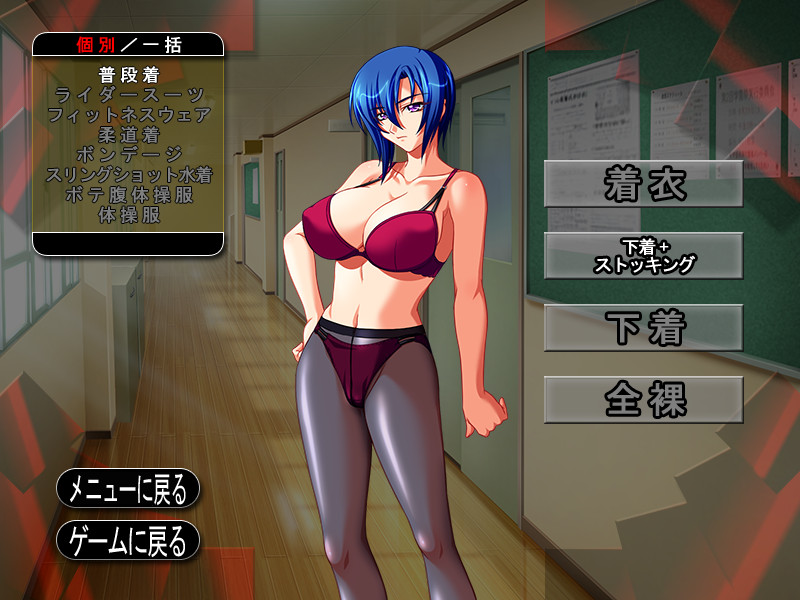Viewport: 800px width, 600px height.
Task: Select スリングショット水着 from the list
Action: (129, 174)
